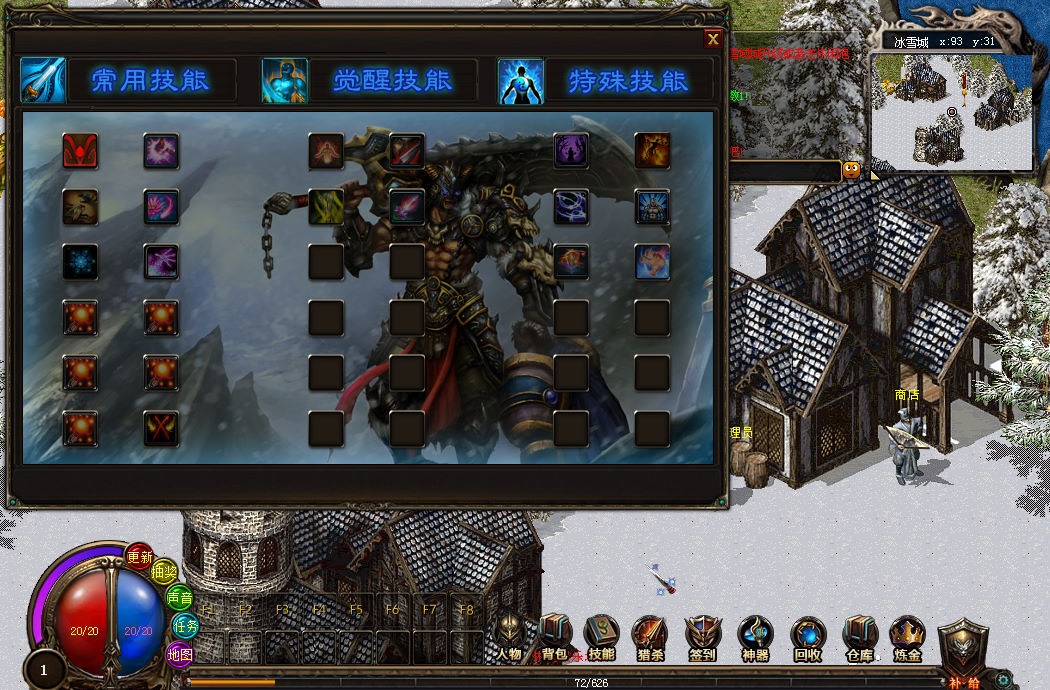
Task: Switch to the 常用技能 tab
Action: [150, 80]
